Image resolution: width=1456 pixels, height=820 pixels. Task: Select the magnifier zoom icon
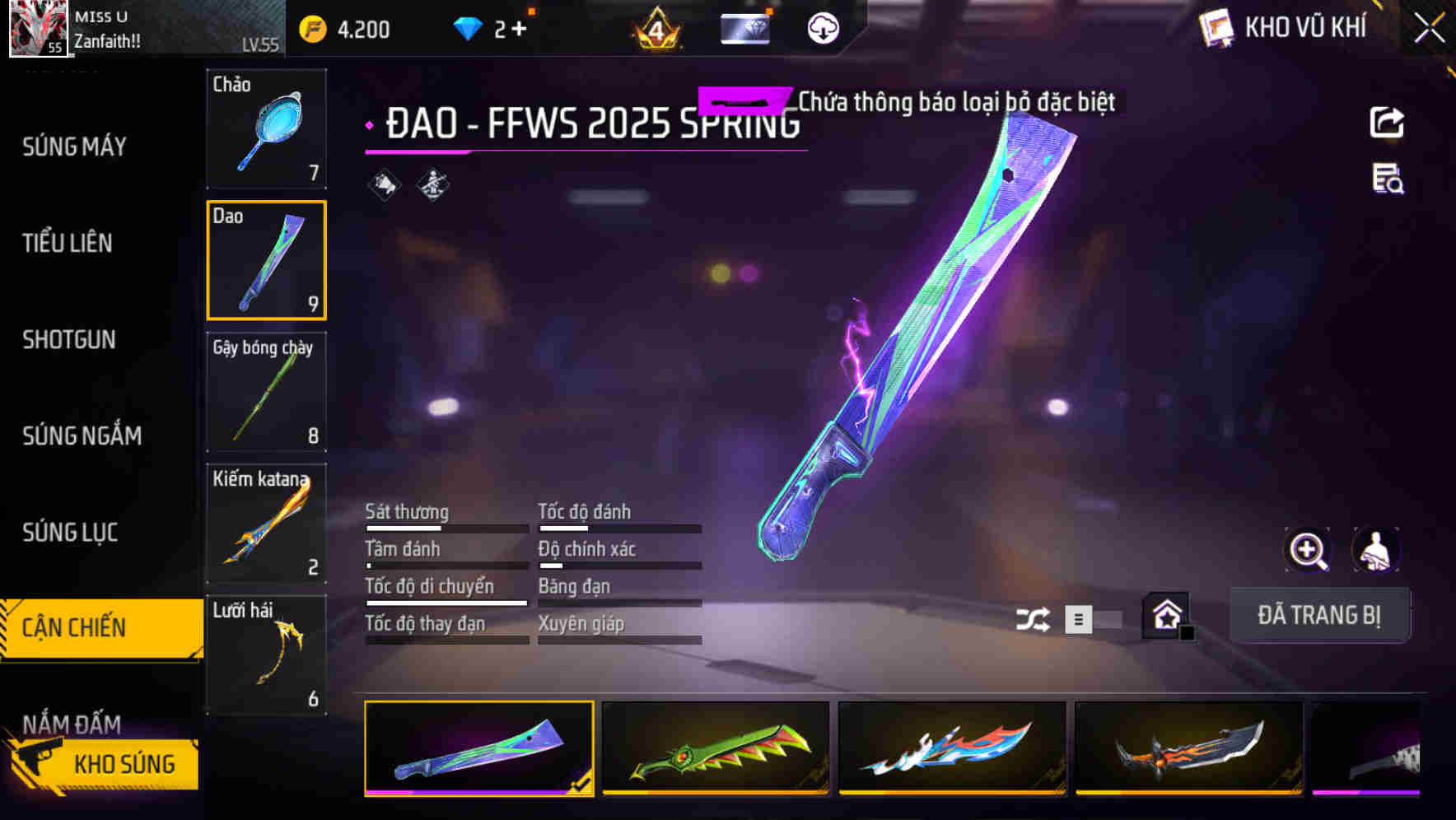pos(1308,550)
